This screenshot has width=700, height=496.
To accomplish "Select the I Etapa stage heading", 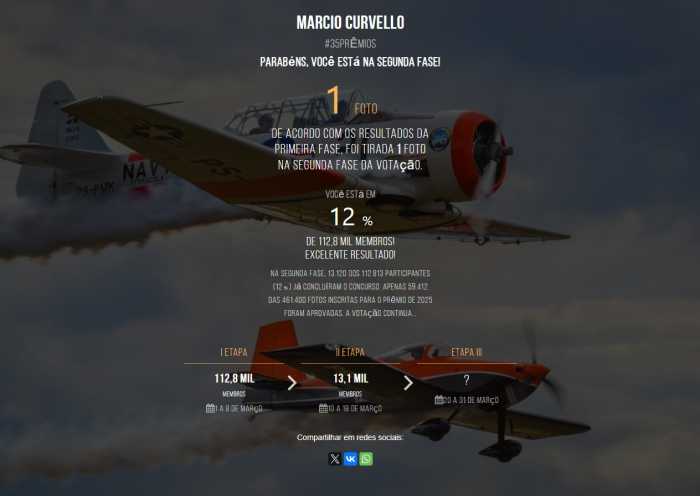I will [x=234, y=352].
